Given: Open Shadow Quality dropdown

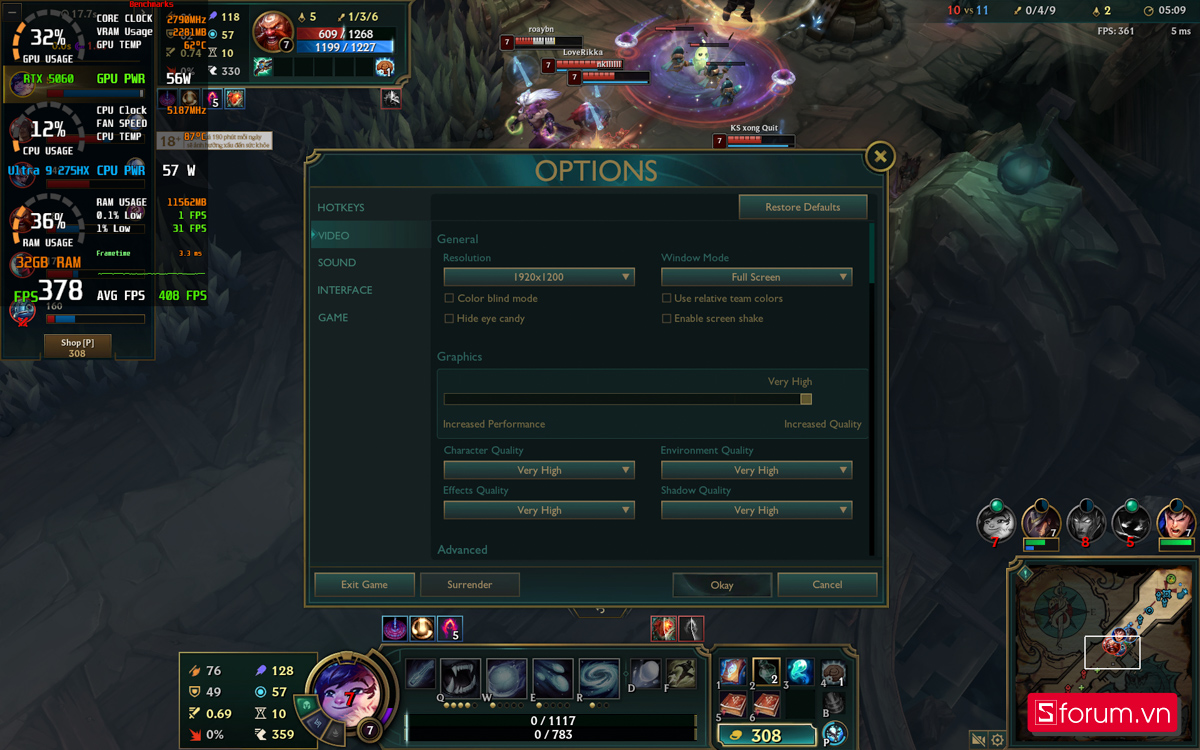Looking at the screenshot, I should coord(756,510).
